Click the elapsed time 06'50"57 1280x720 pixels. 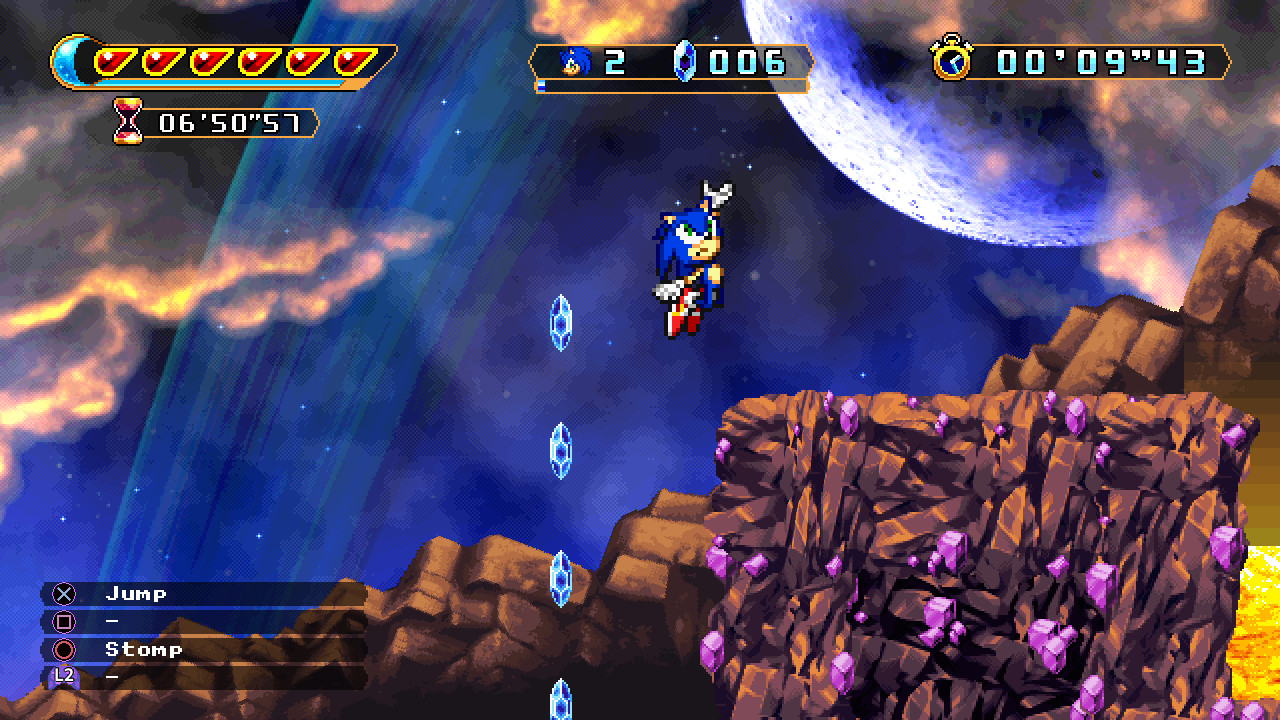(230, 123)
